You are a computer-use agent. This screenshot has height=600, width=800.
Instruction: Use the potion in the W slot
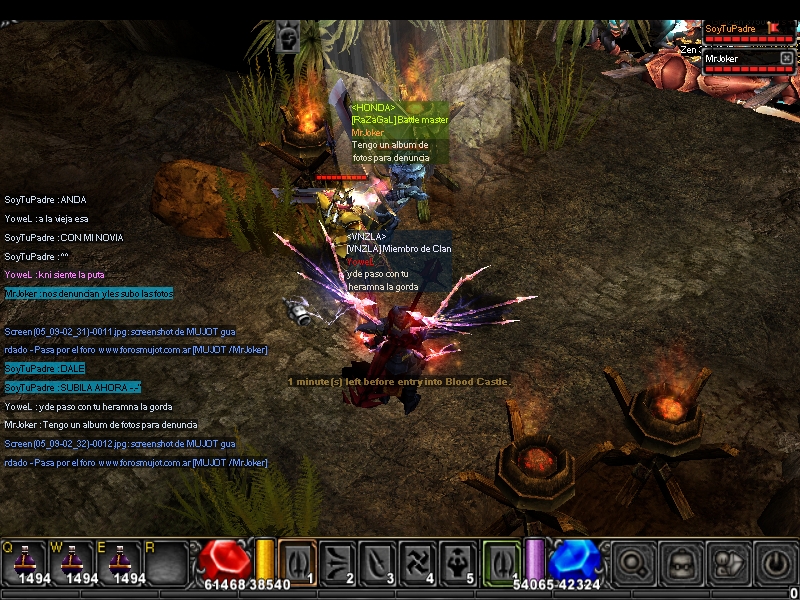coord(72,561)
